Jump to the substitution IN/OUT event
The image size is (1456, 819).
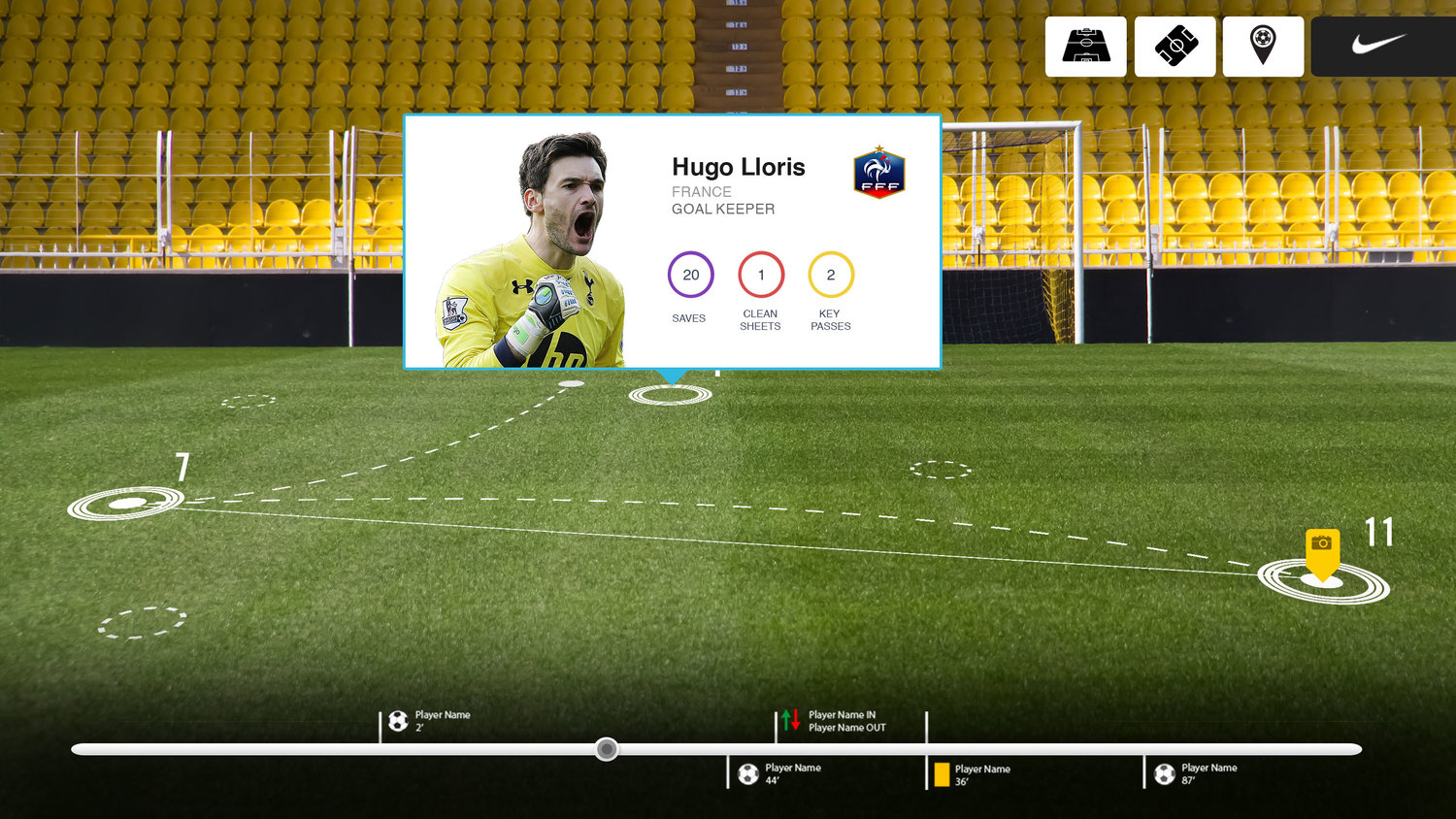[x=791, y=720]
